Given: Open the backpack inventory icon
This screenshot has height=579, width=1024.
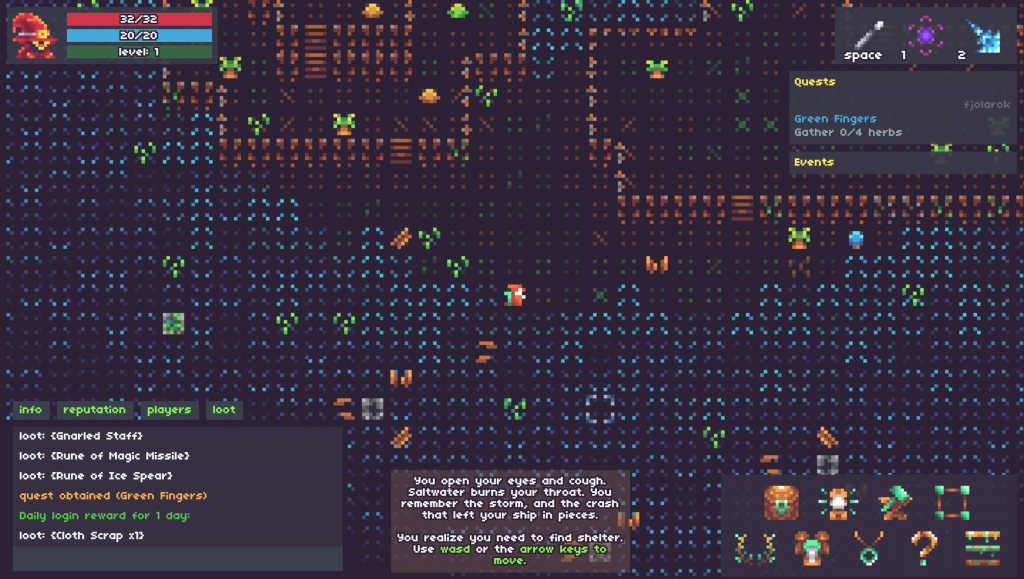Looking at the screenshot, I should pos(781,502).
